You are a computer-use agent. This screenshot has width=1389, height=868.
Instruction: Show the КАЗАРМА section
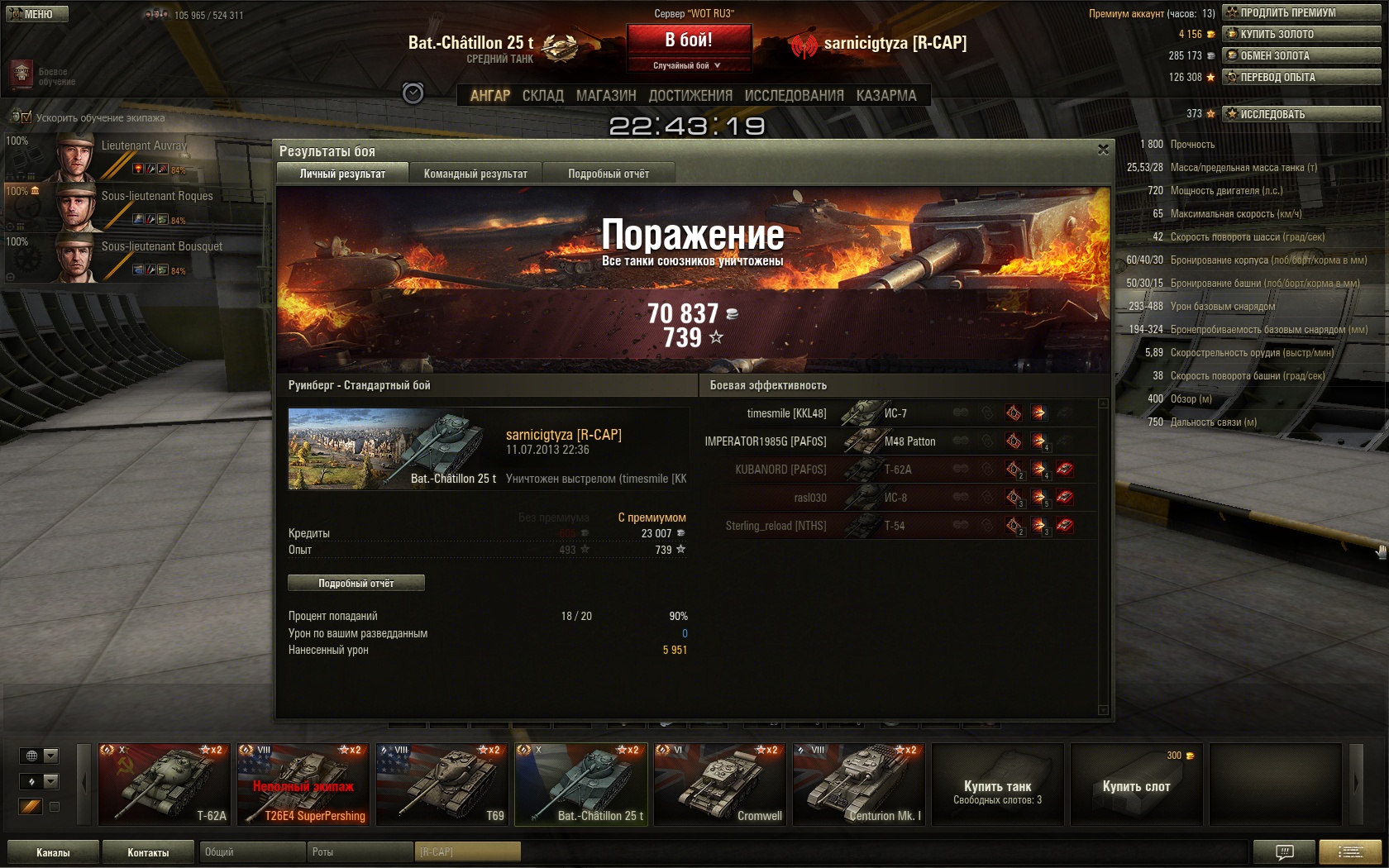[x=886, y=96]
